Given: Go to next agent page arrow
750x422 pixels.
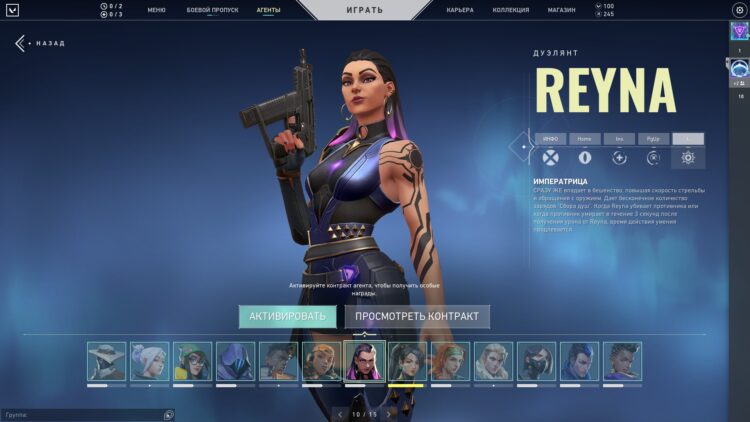Looking at the screenshot, I should click(389, 413).
